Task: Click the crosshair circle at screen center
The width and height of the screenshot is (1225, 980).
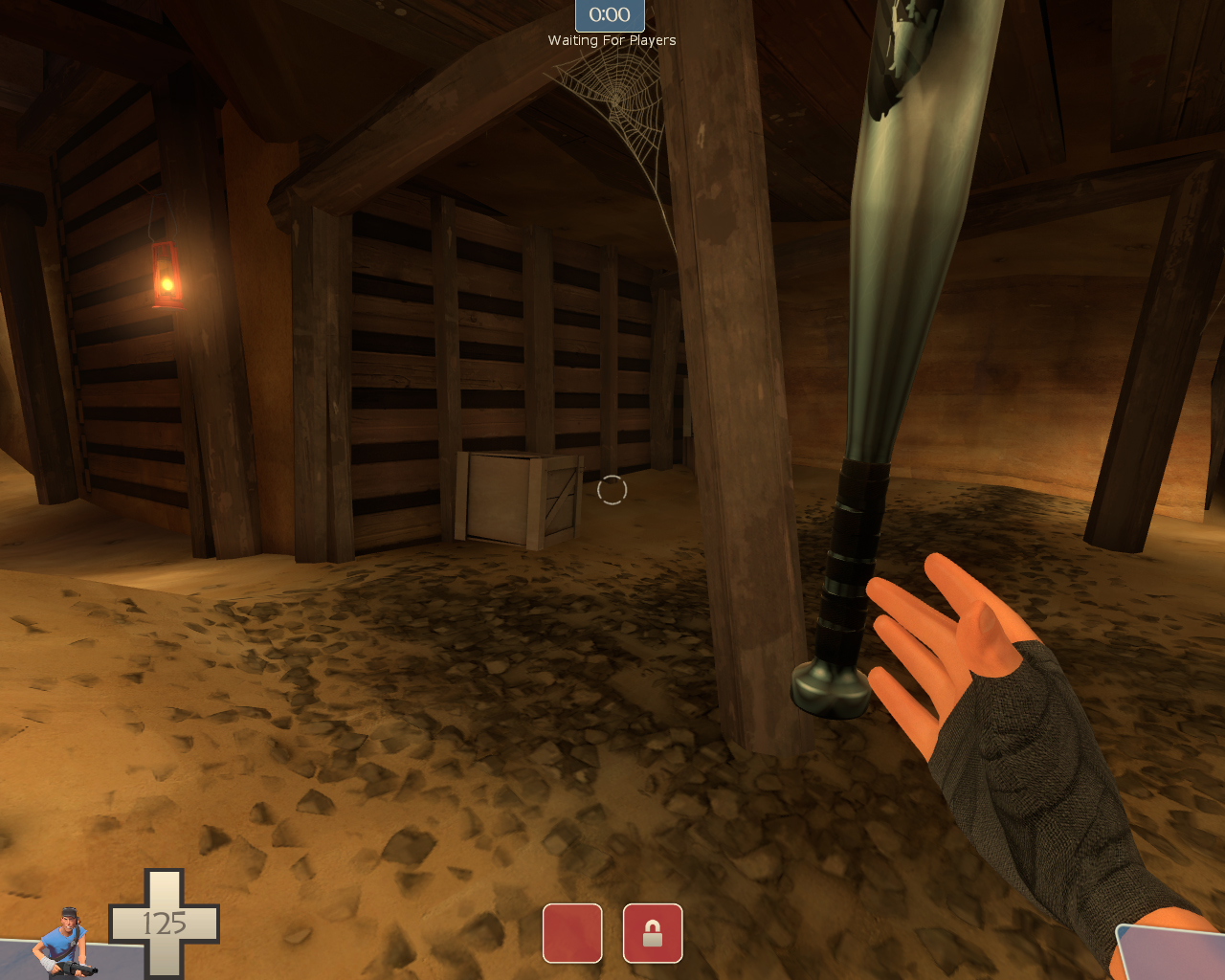Action: point(612,490)
